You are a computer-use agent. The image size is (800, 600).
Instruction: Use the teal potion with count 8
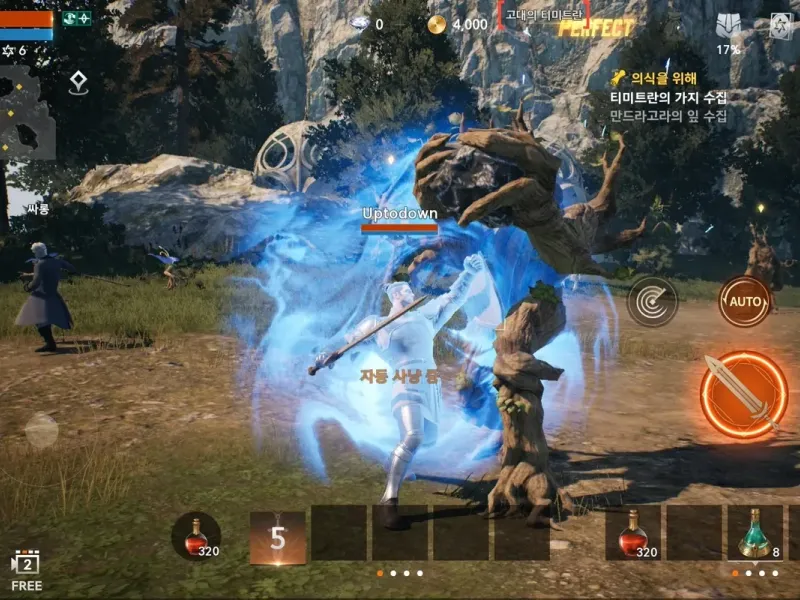point(755,532)
